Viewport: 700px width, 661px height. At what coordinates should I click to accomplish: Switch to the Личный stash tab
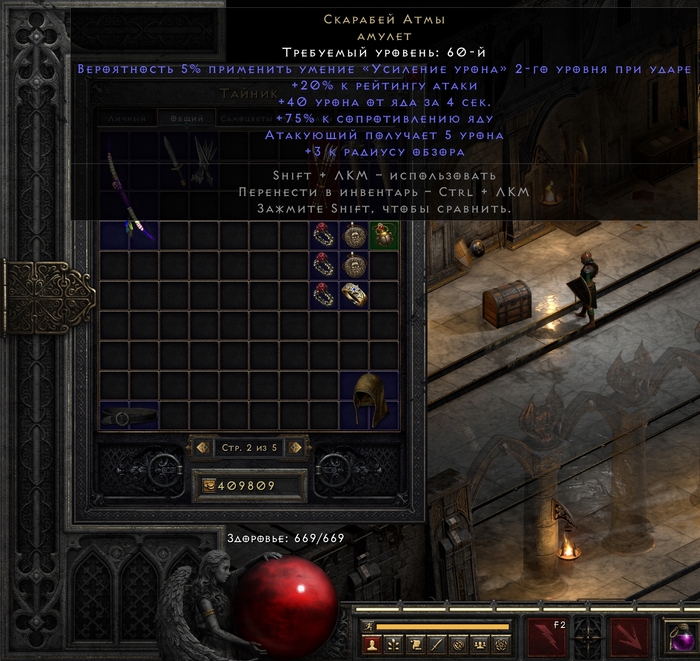click(x=128, y=118)
